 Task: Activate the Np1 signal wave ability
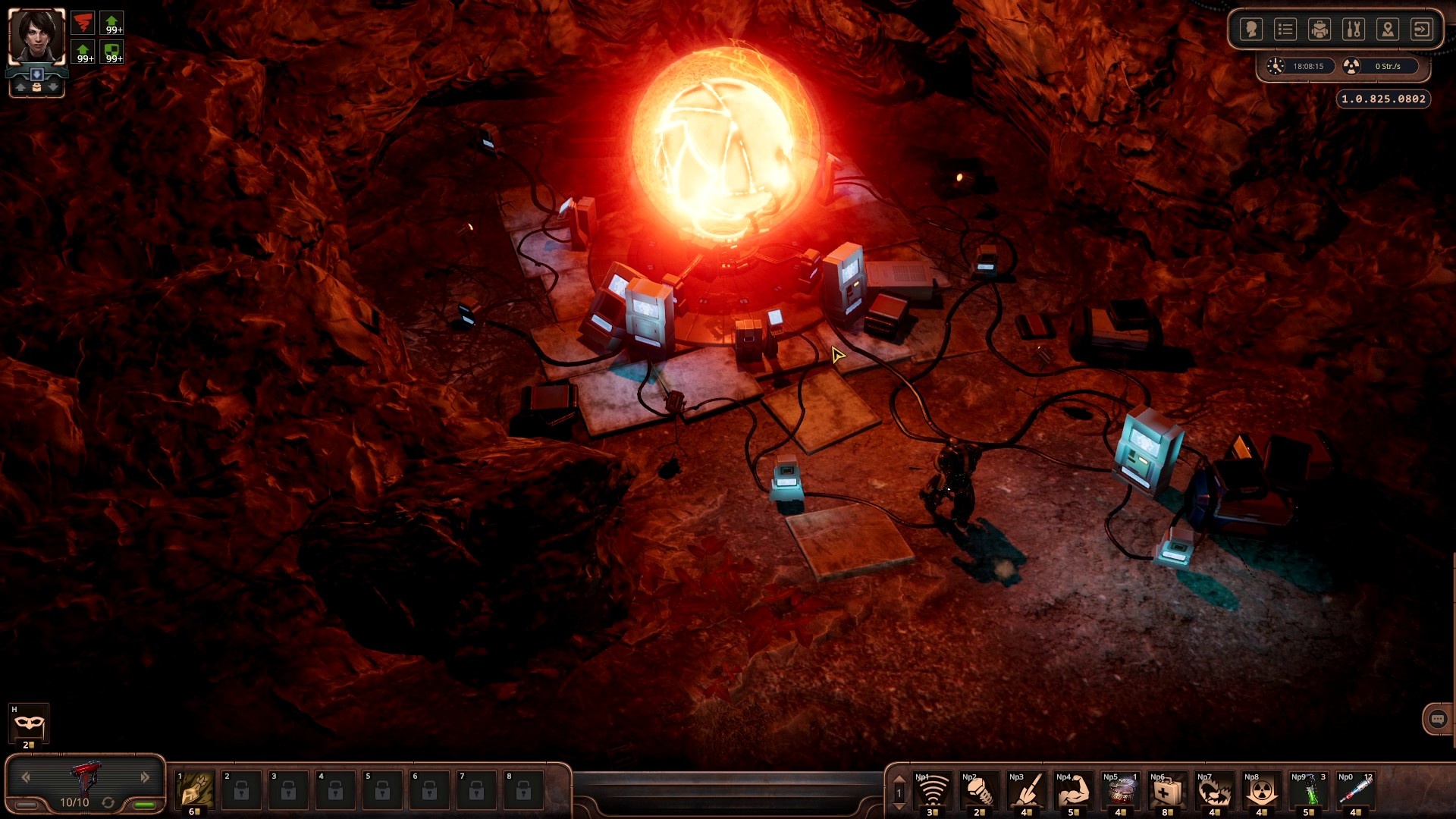coord(934,791)
